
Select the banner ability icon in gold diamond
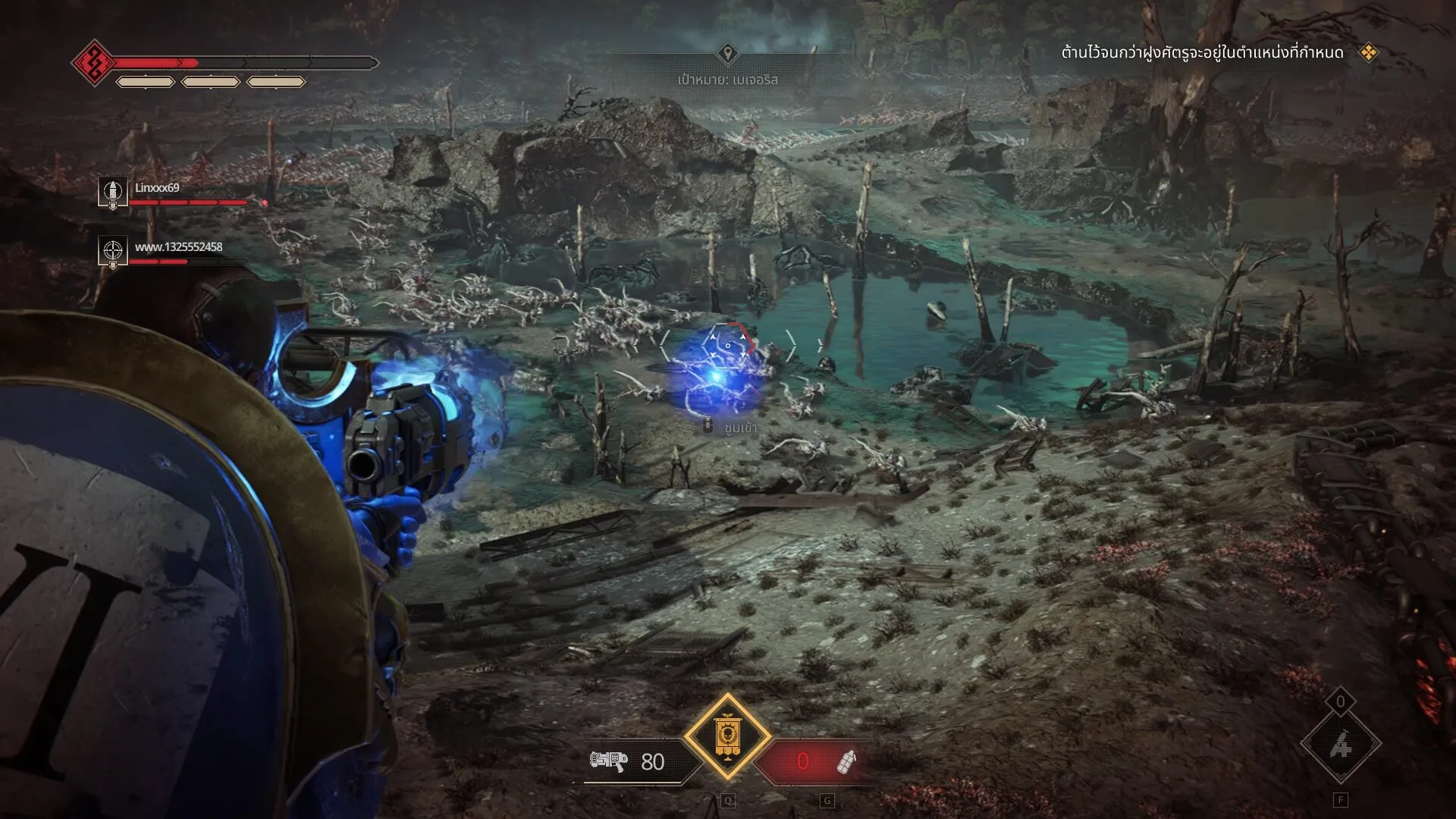click(x=727, y=736)
